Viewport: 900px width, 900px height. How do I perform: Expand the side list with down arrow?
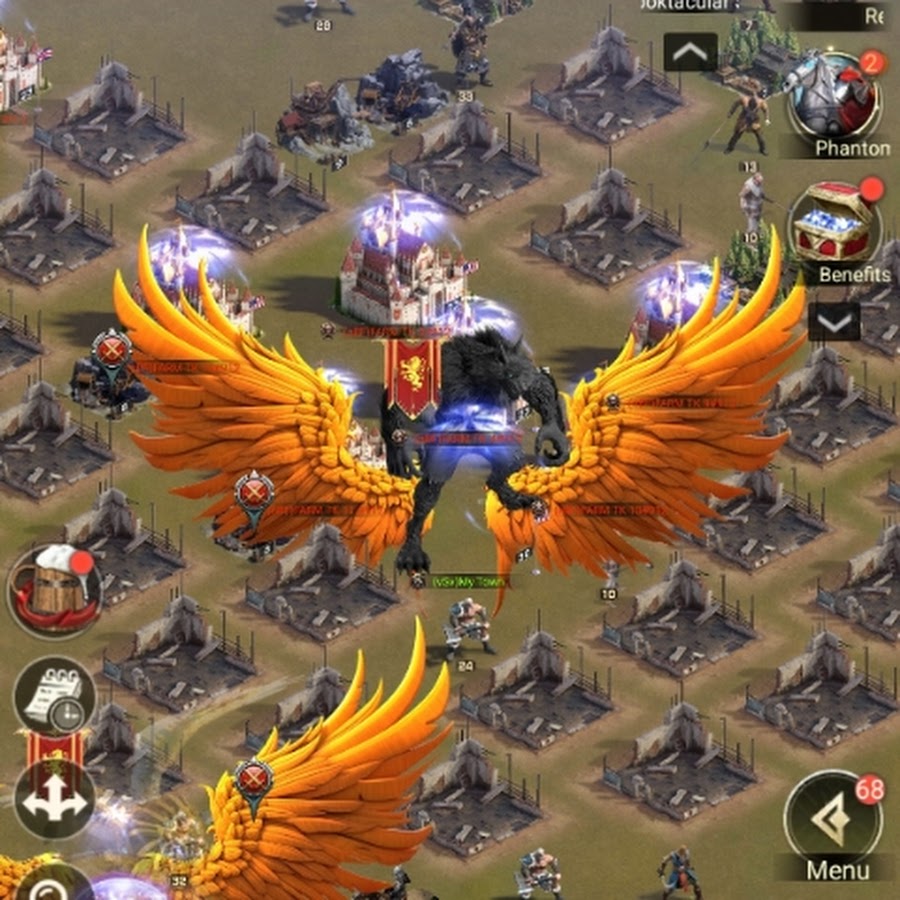[x=834, y=321]
